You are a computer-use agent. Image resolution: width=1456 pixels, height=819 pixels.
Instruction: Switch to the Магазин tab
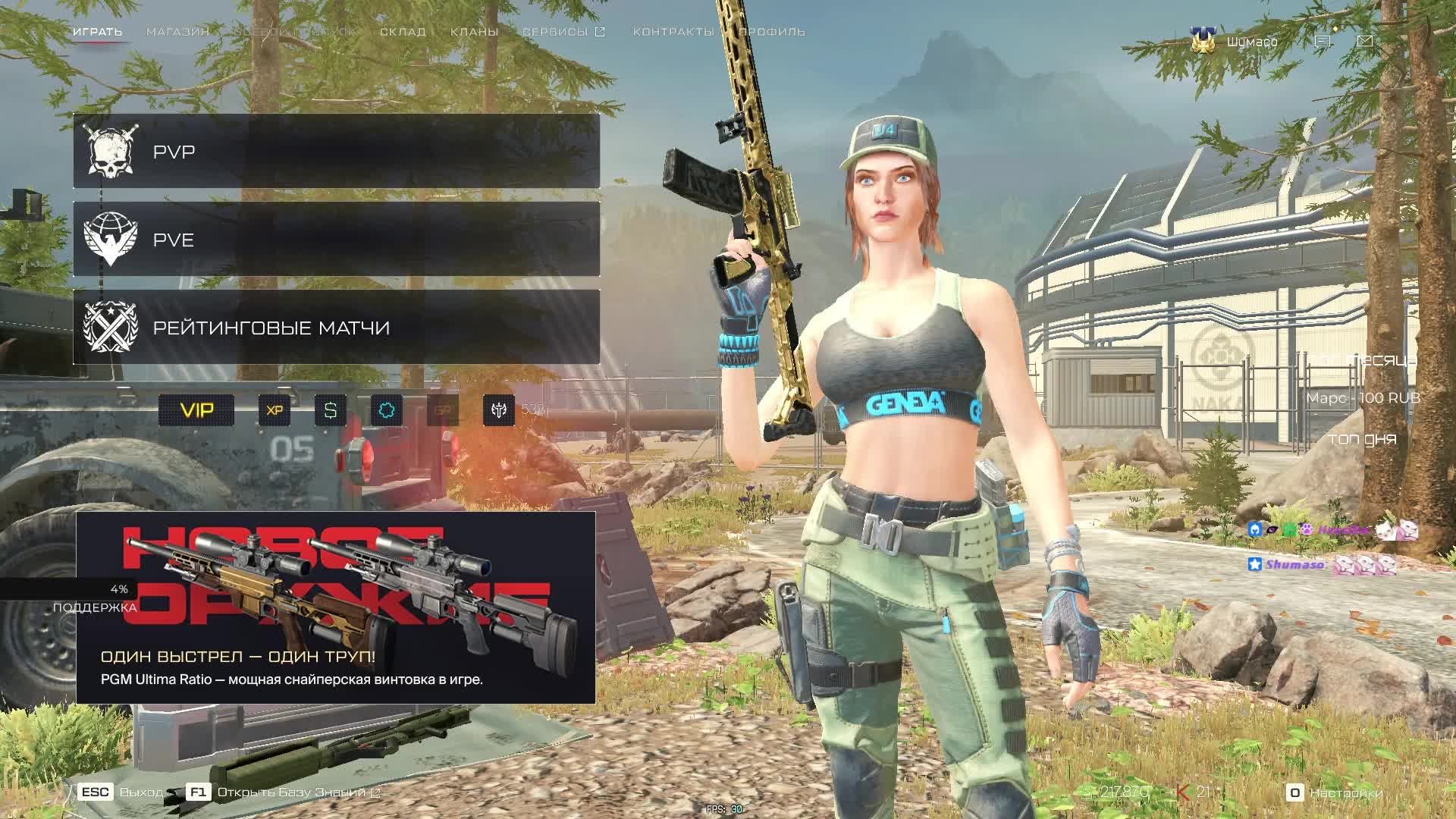[177, 32]
